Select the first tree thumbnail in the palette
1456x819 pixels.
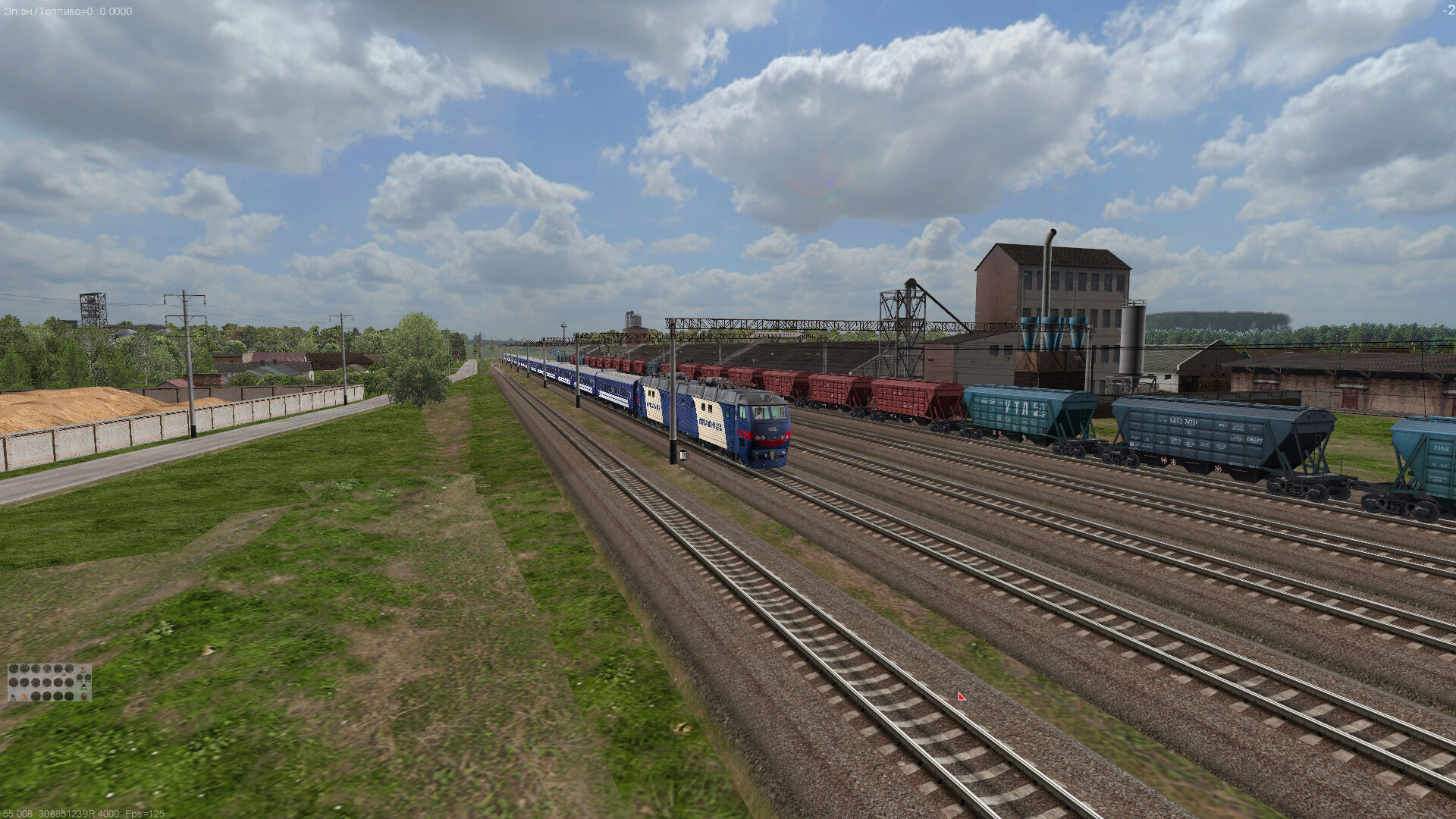click(x=14, y=668)
